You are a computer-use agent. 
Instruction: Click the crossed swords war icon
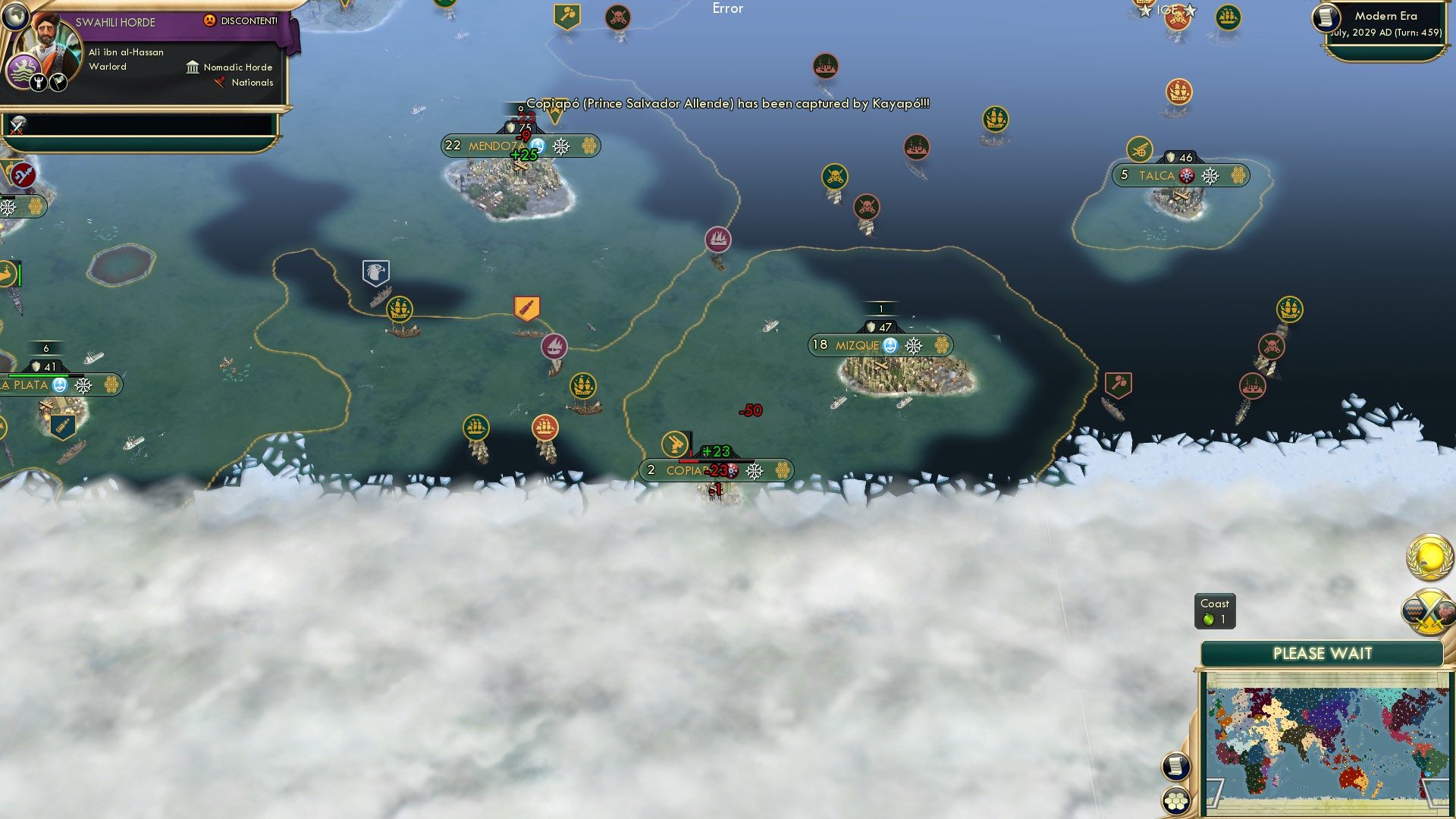17,125
